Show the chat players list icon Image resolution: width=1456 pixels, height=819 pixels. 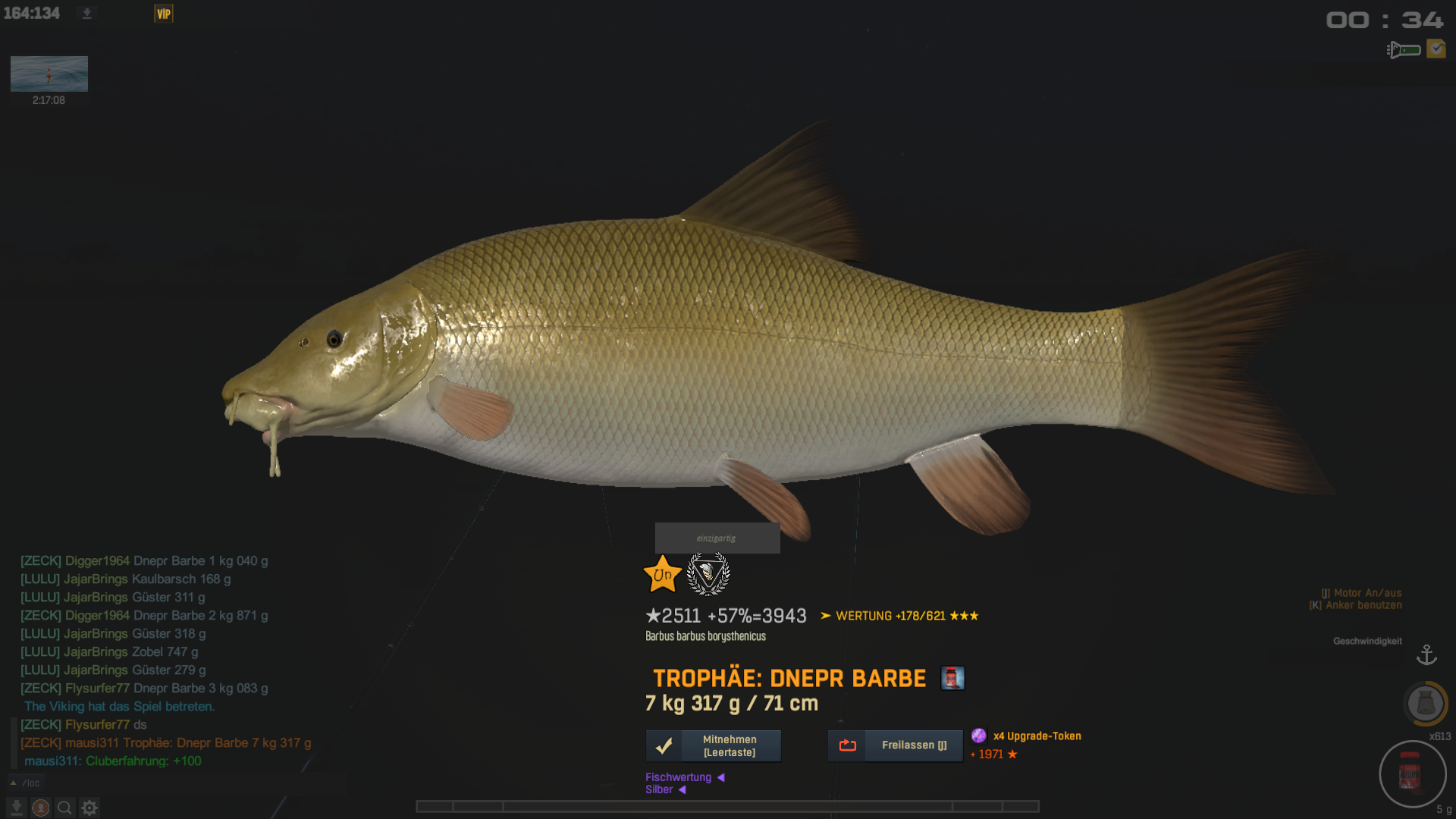[x=41, y=808]
